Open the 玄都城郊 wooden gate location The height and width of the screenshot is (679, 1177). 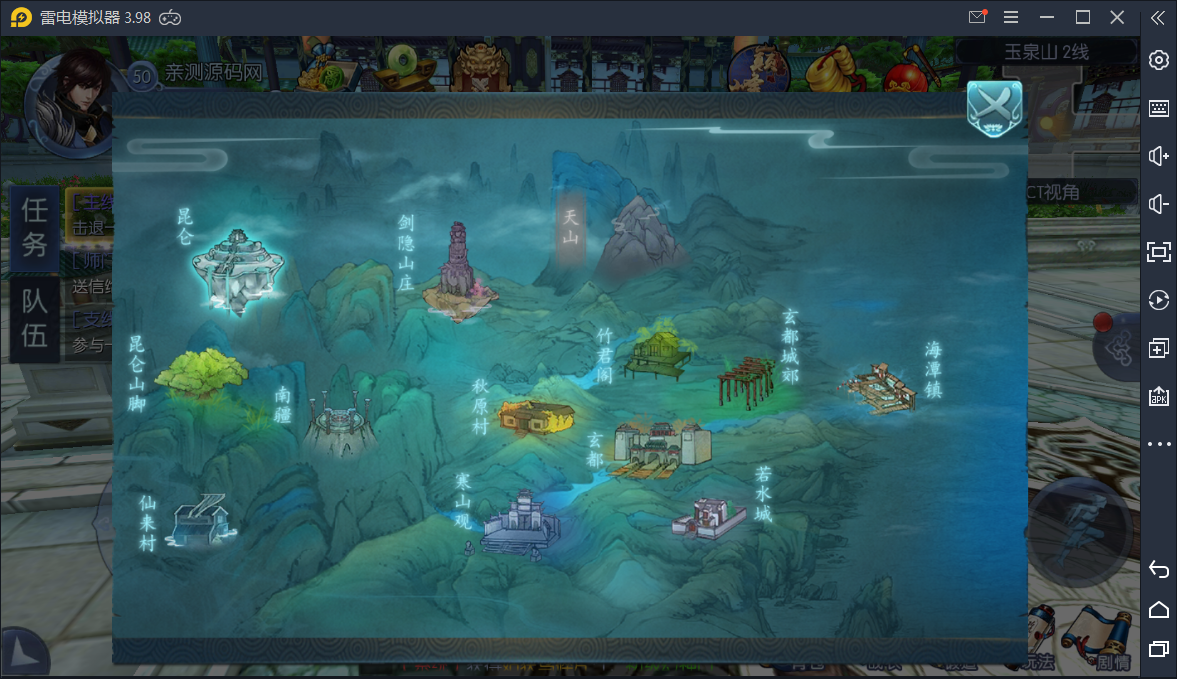click(746, 382)
